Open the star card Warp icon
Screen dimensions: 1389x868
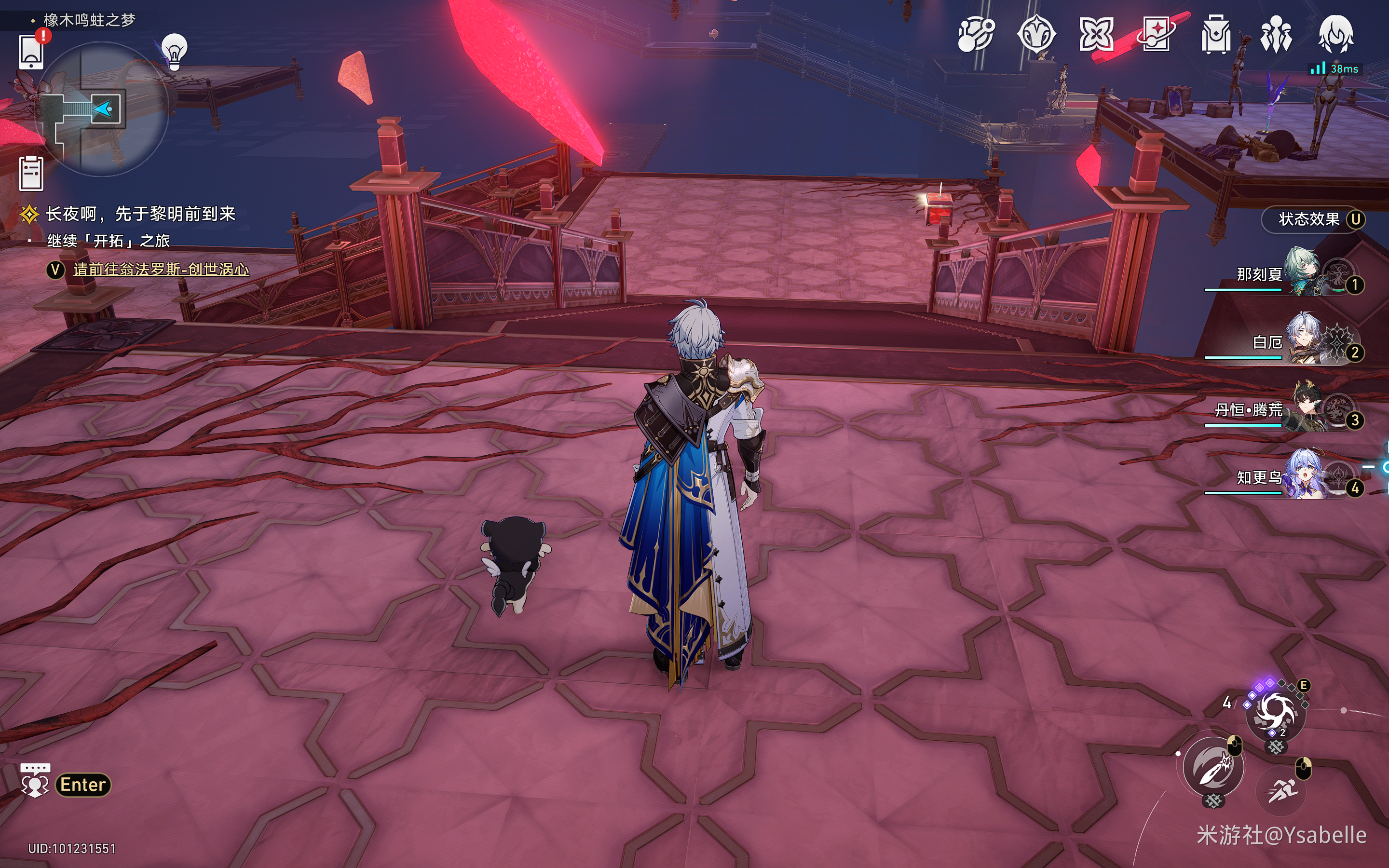1156,34
